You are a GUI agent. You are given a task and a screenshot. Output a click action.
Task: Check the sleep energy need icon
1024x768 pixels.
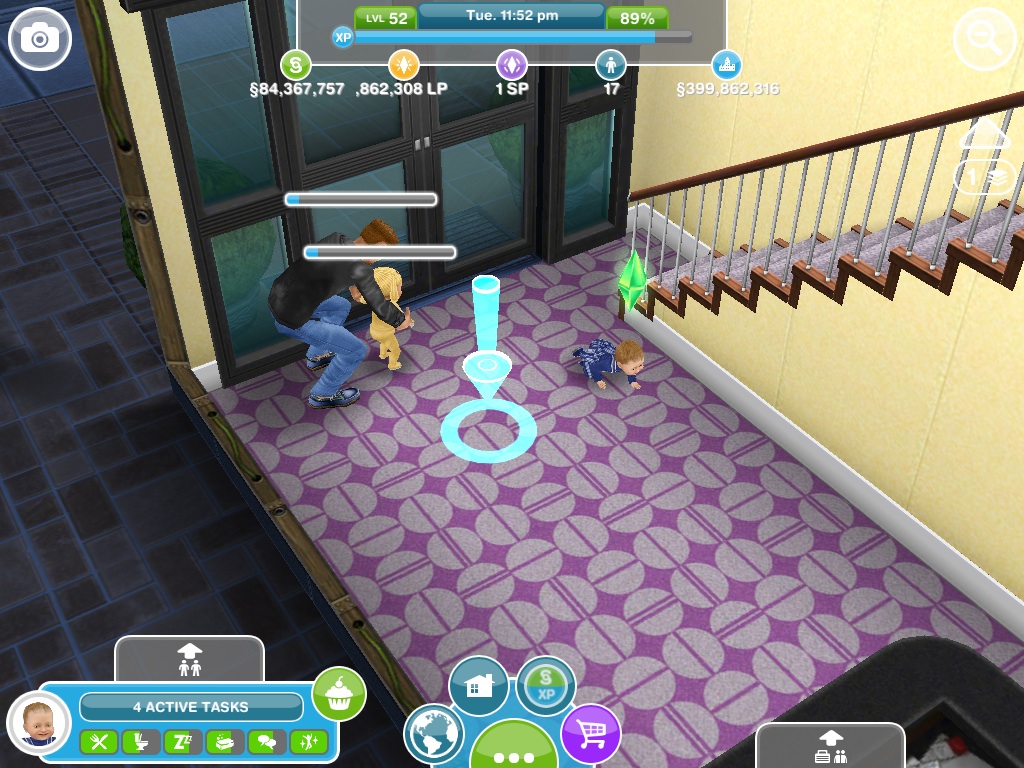click(182, 742)
